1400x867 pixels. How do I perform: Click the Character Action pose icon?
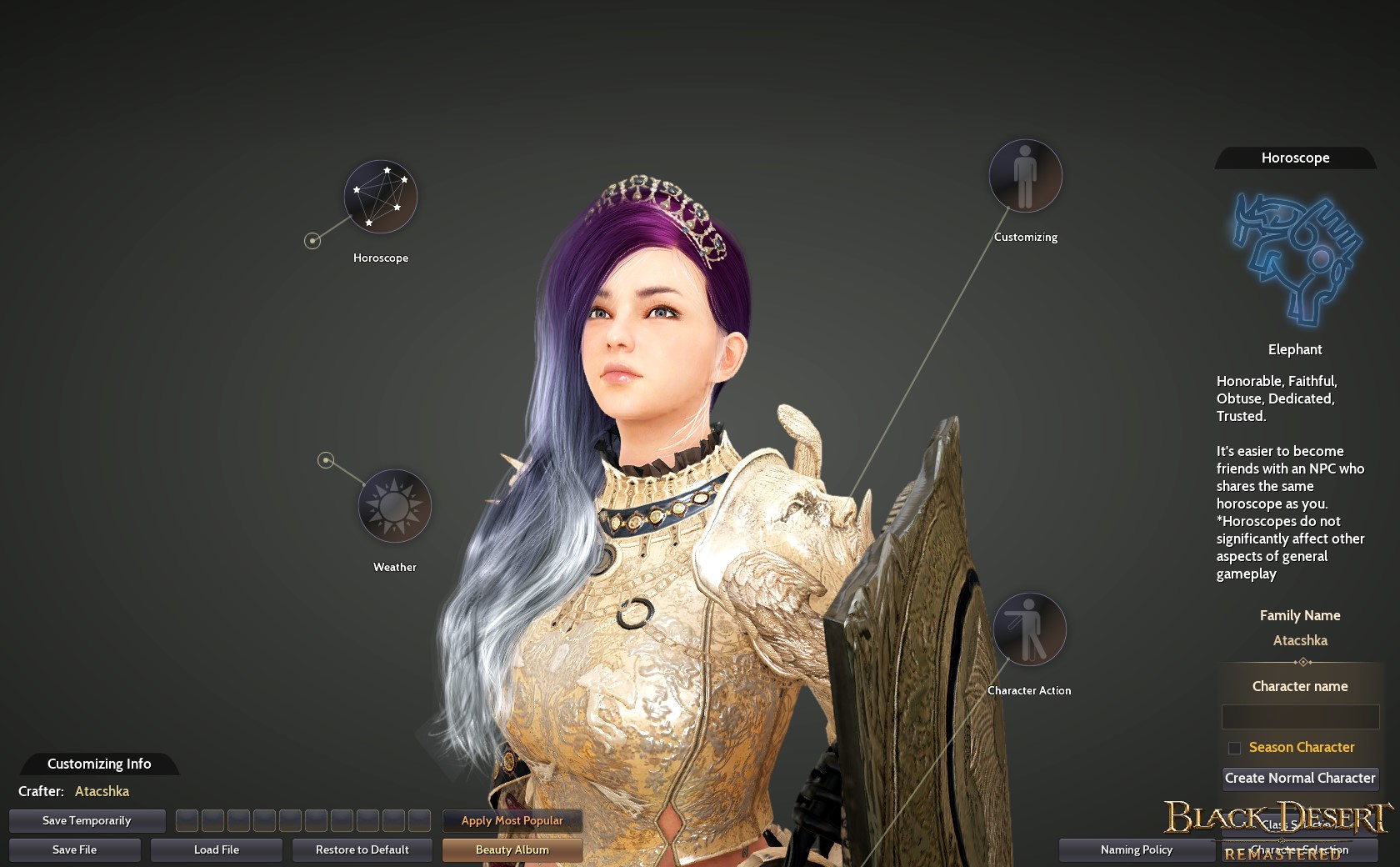point(1029,630)
